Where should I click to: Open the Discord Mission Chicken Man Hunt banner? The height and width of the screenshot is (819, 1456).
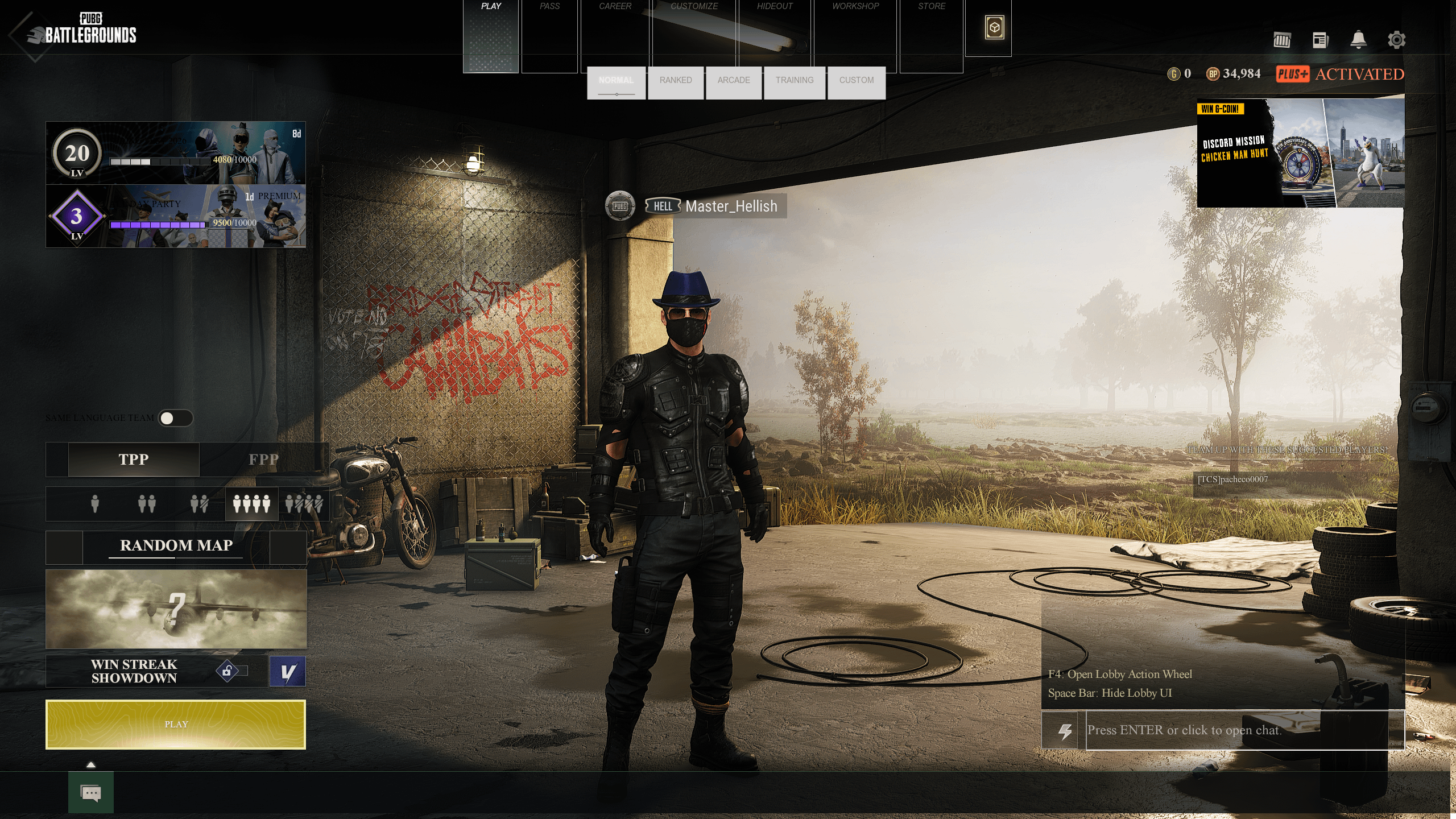coord(1300,154)
